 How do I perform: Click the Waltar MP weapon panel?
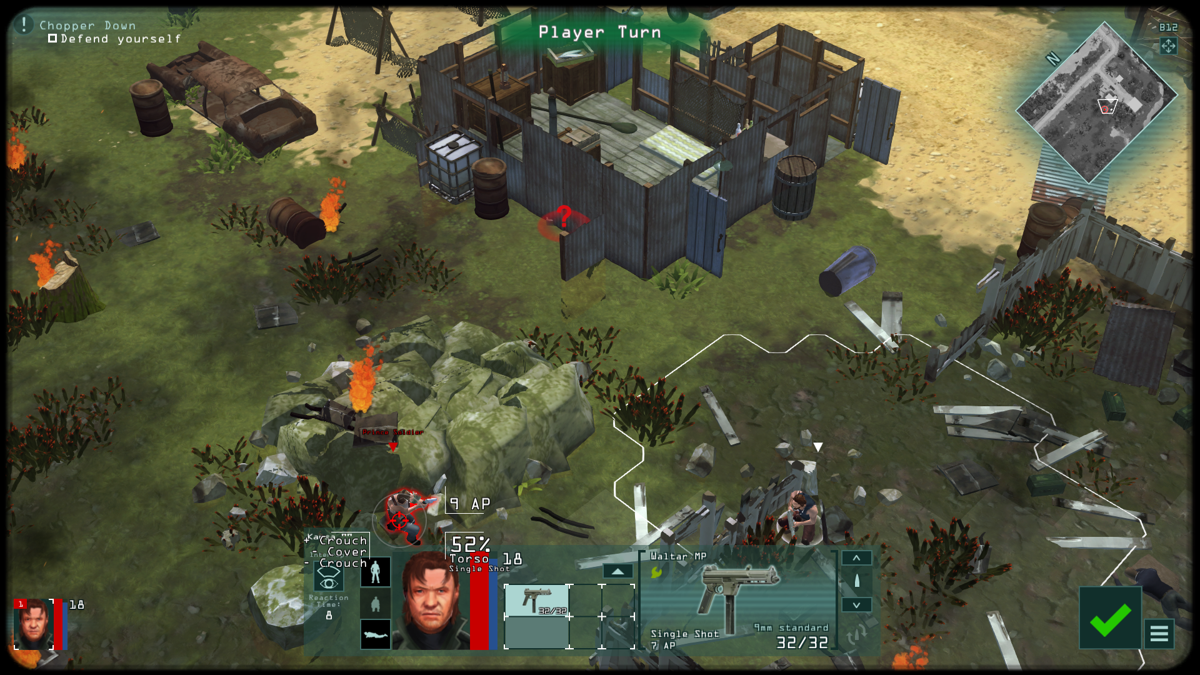click(738, 600)
